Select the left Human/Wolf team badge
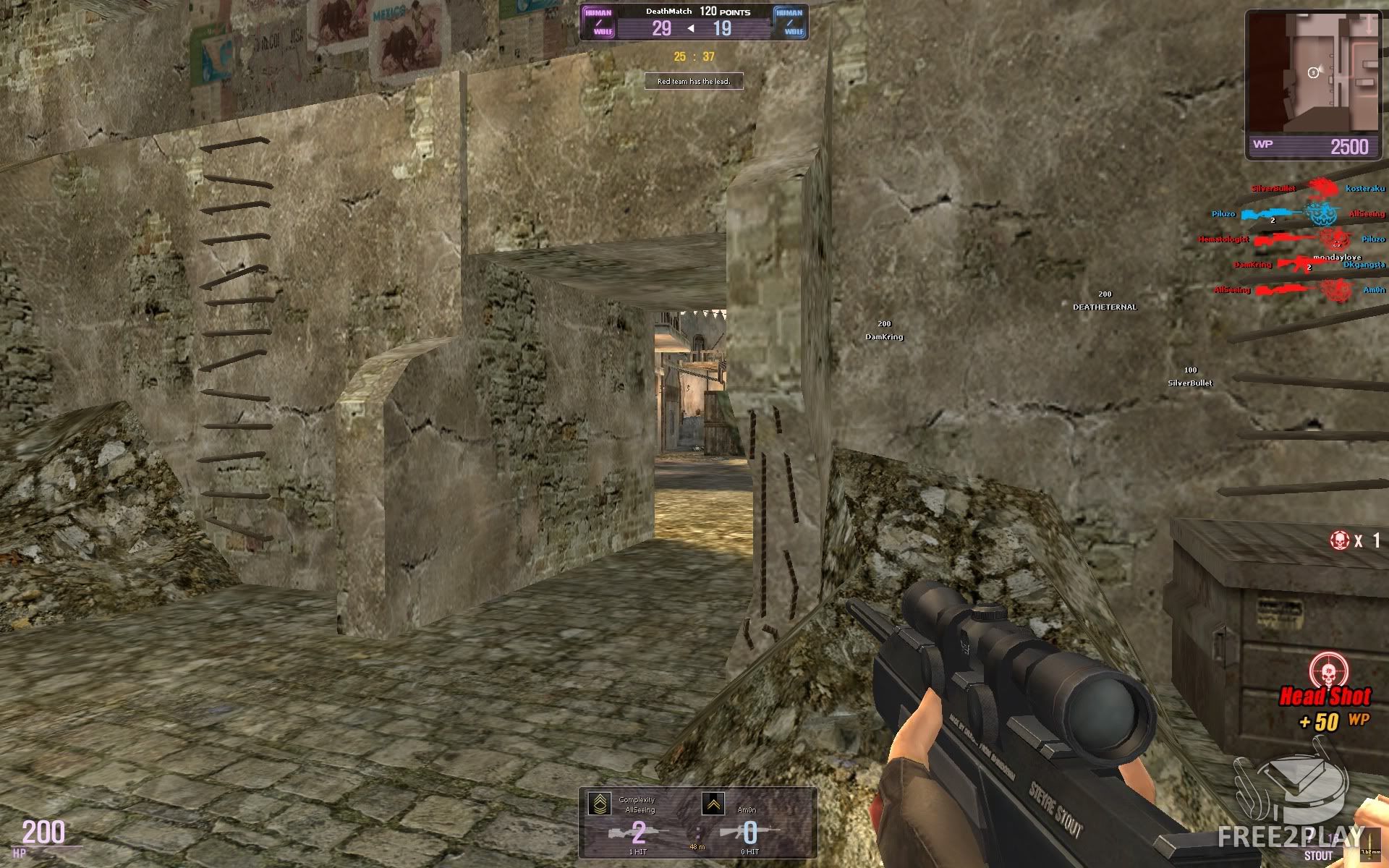The image size is (1389, 868). tap(598, 22)
